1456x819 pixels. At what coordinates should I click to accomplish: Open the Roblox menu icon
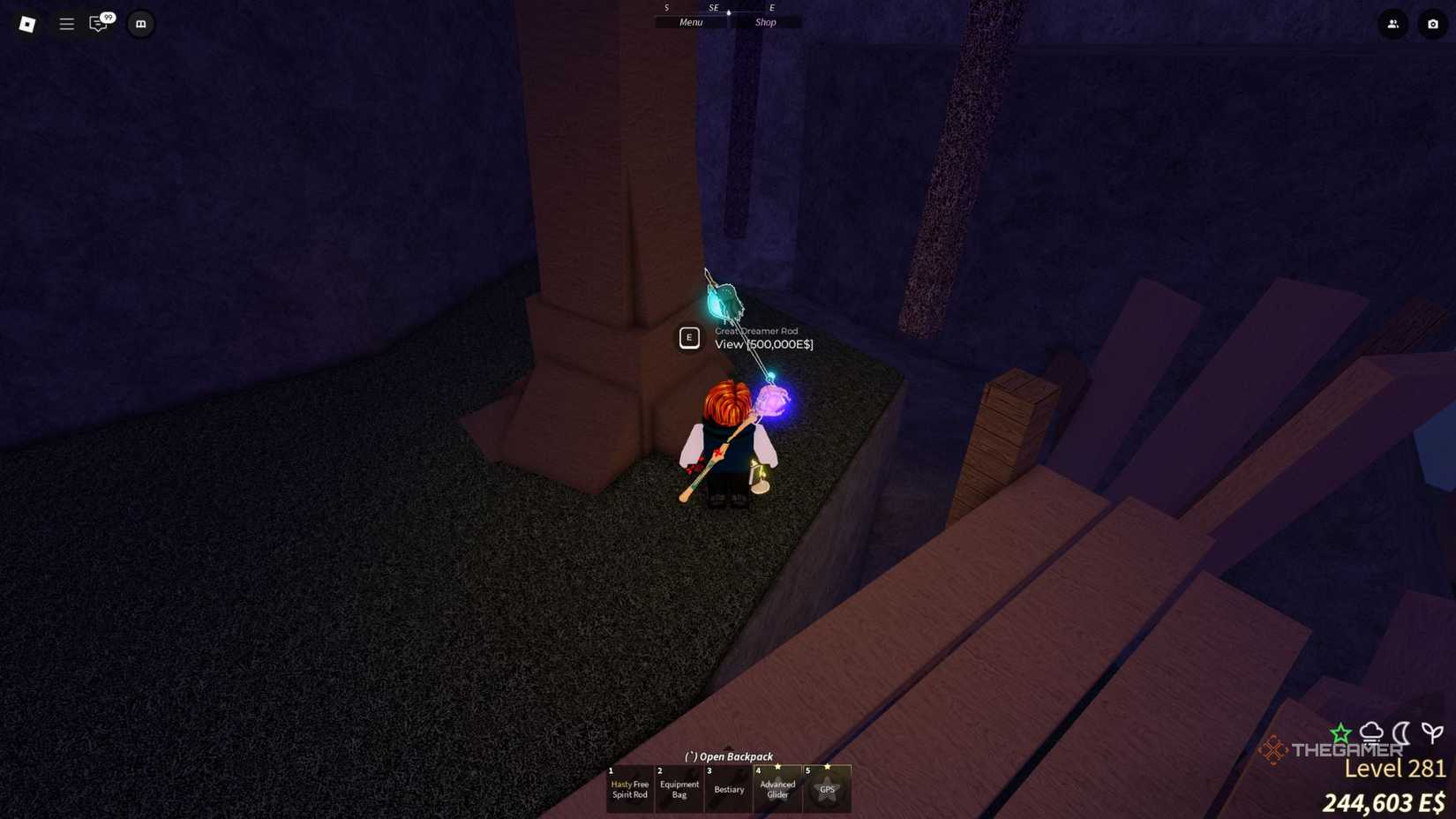pyautogui.click(x=26, y=24)
